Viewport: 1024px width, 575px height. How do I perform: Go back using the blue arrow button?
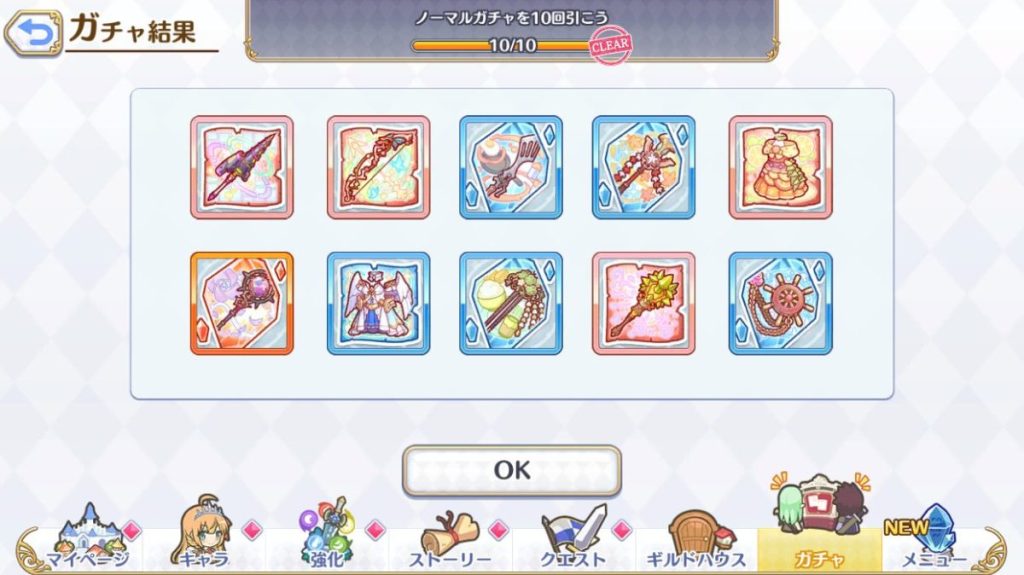(x=31, y=33)
